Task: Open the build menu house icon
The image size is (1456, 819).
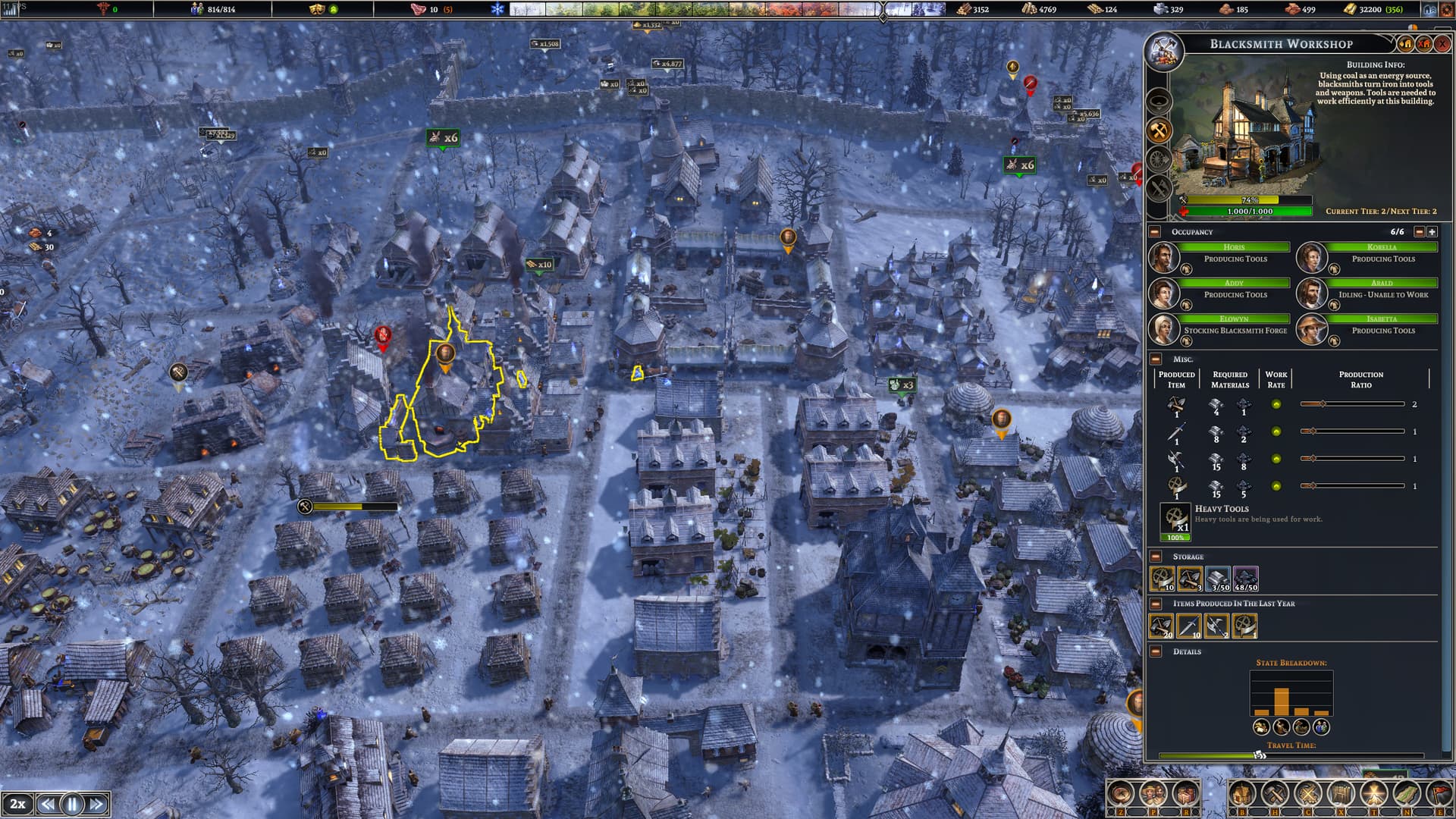Action: [1241, 795]
